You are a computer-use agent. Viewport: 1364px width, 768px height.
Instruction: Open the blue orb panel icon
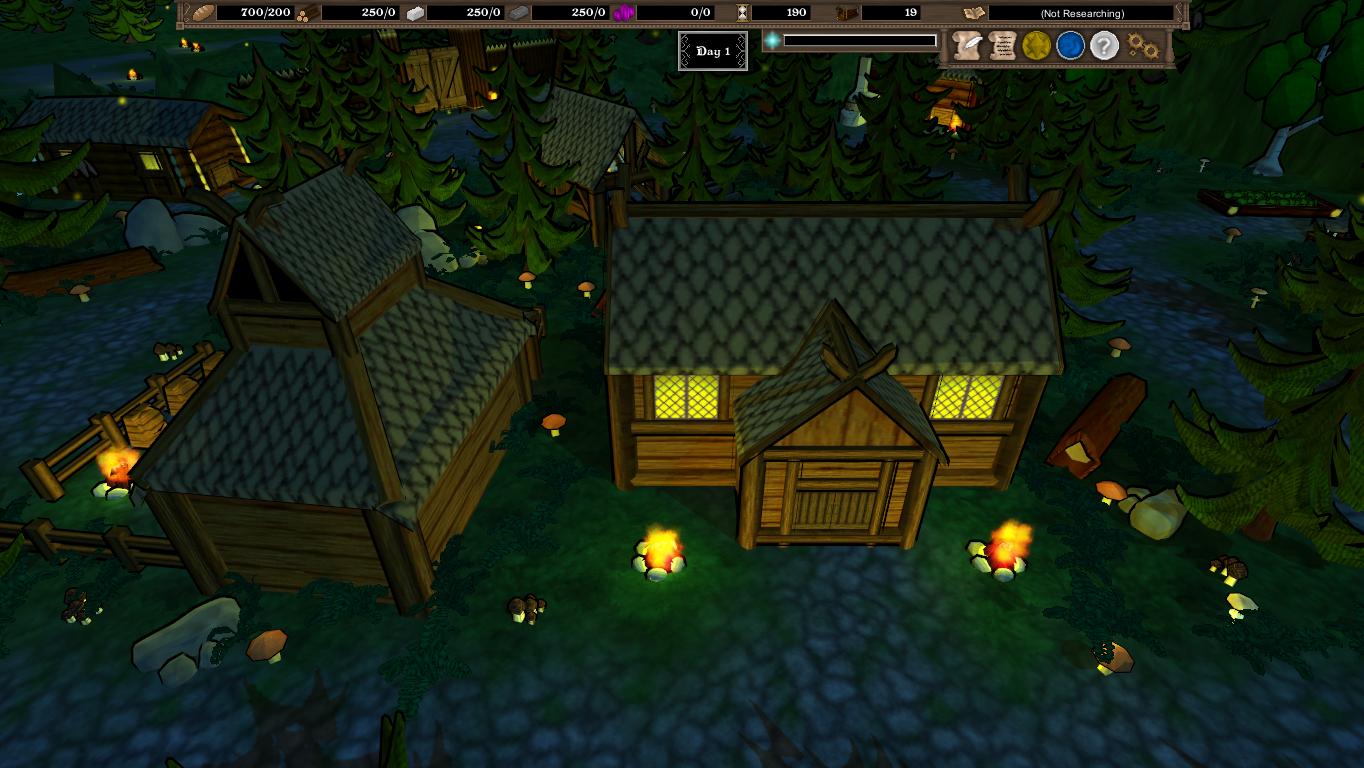pyautogui.click(x=1069, y=45)
